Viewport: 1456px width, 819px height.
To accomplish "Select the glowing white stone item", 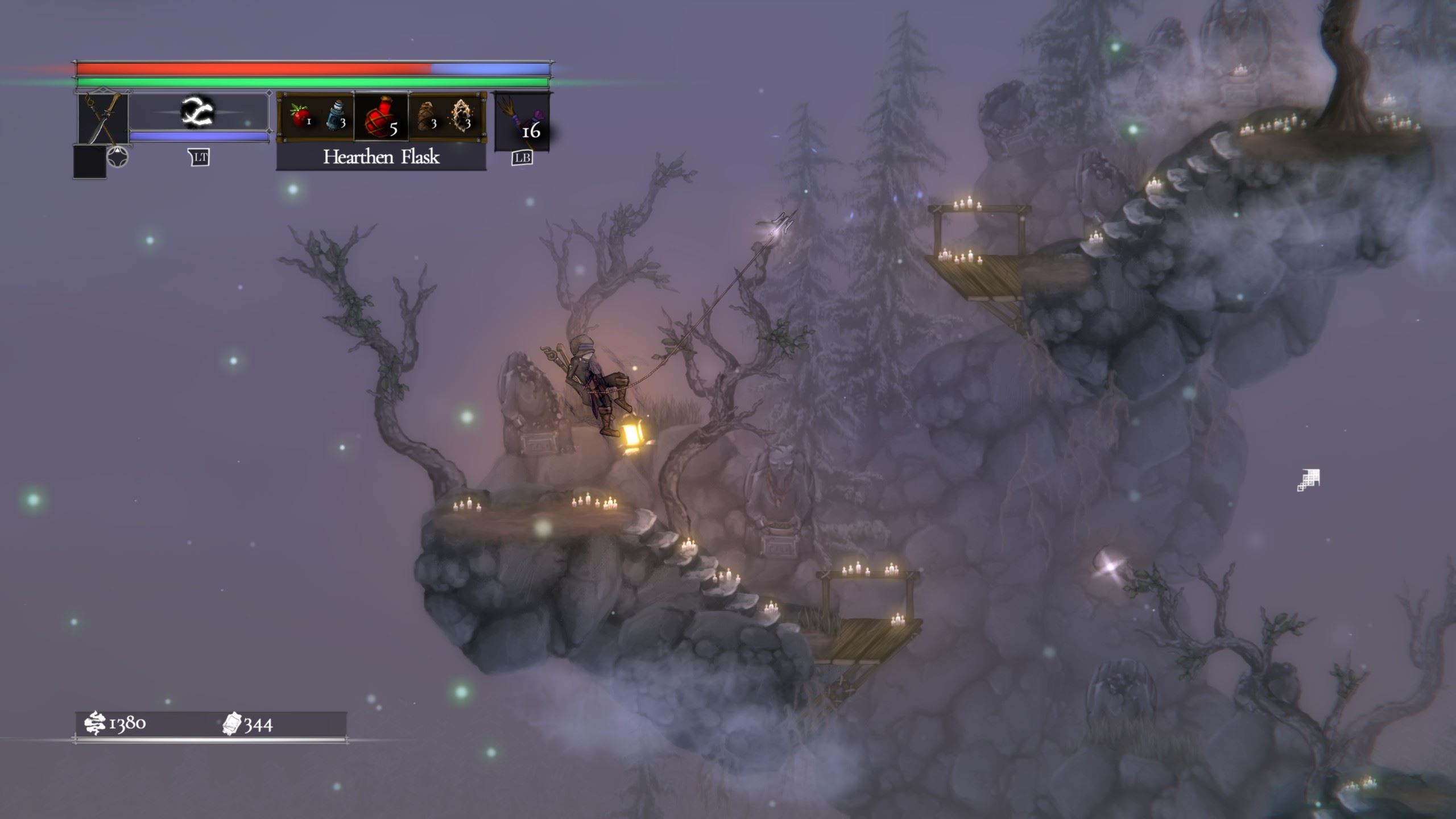I will (461, 115).
